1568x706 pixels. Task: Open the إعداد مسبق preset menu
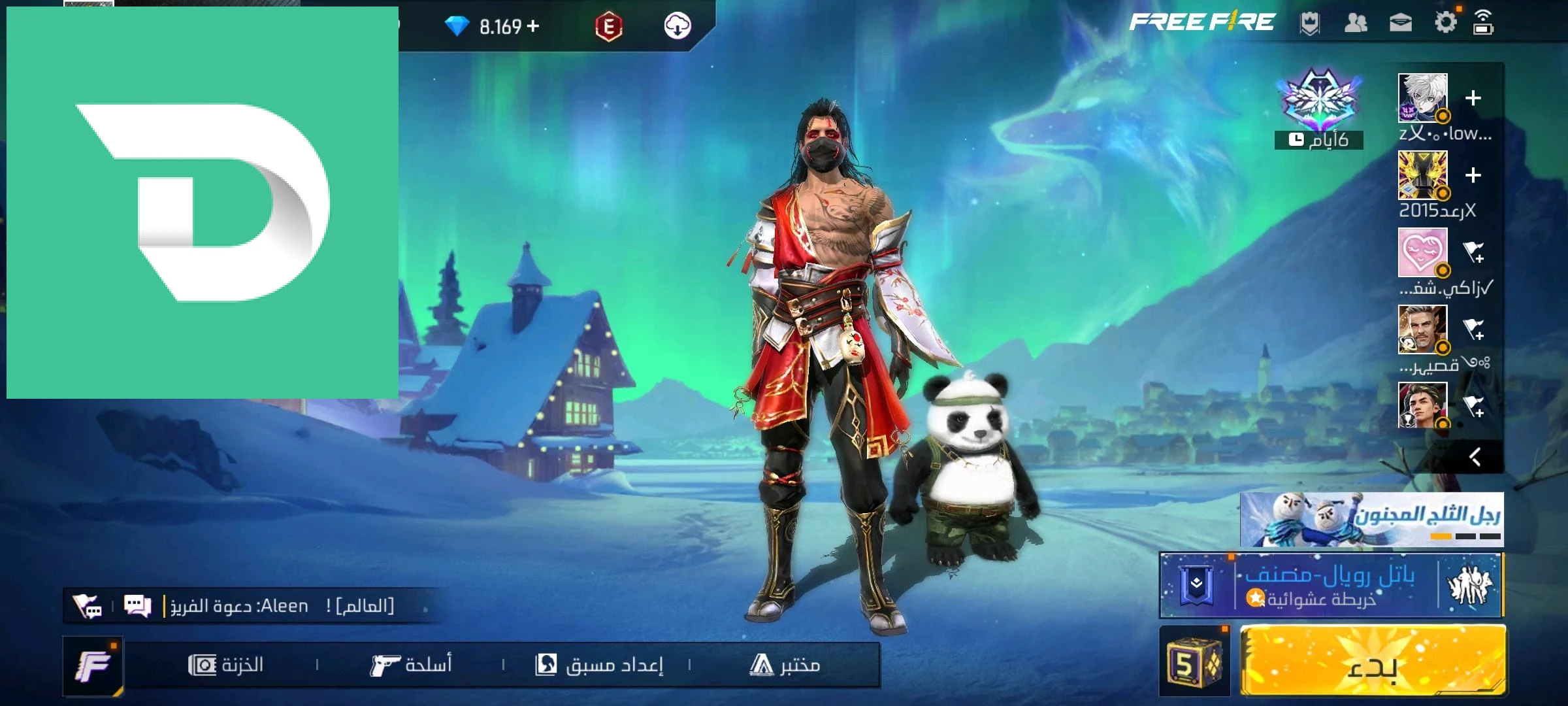click(599, 665)
